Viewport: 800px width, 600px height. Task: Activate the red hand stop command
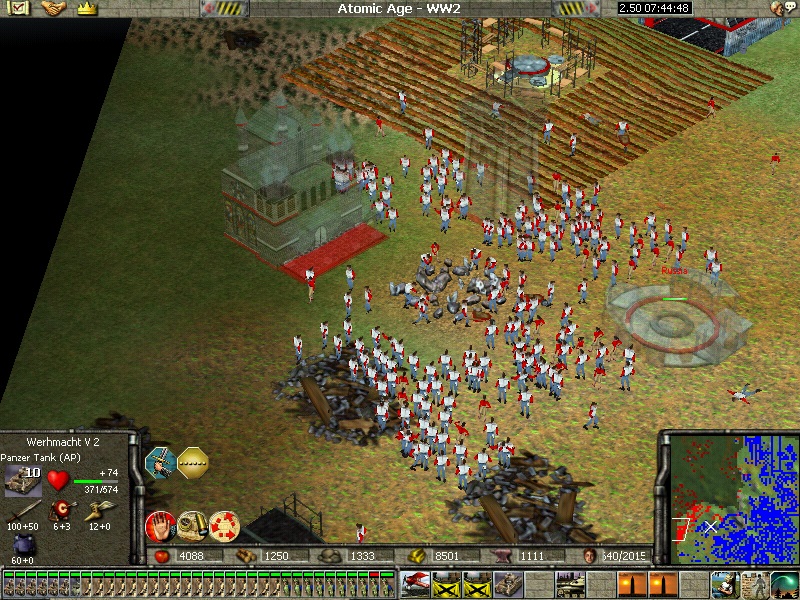click(x=160, y=525)
